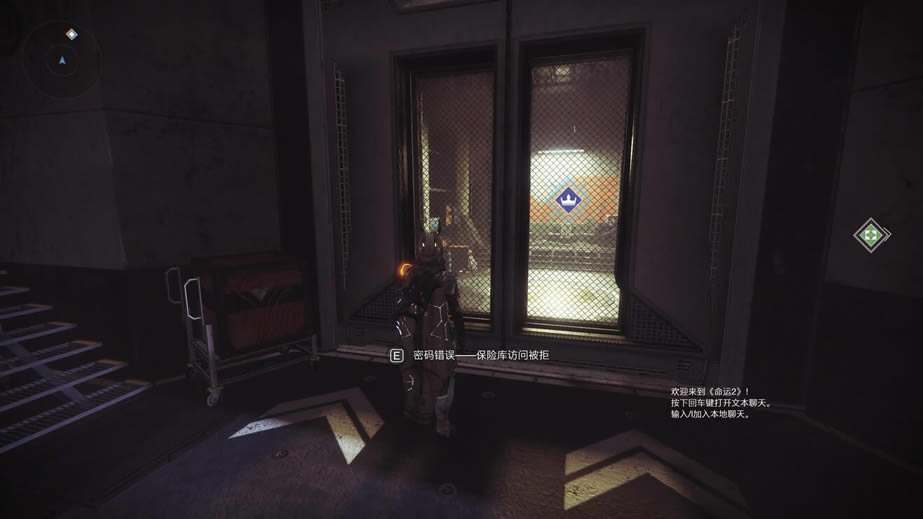Open the text chat message box
Screen dimensions: 923x519
tap(711, 401)
